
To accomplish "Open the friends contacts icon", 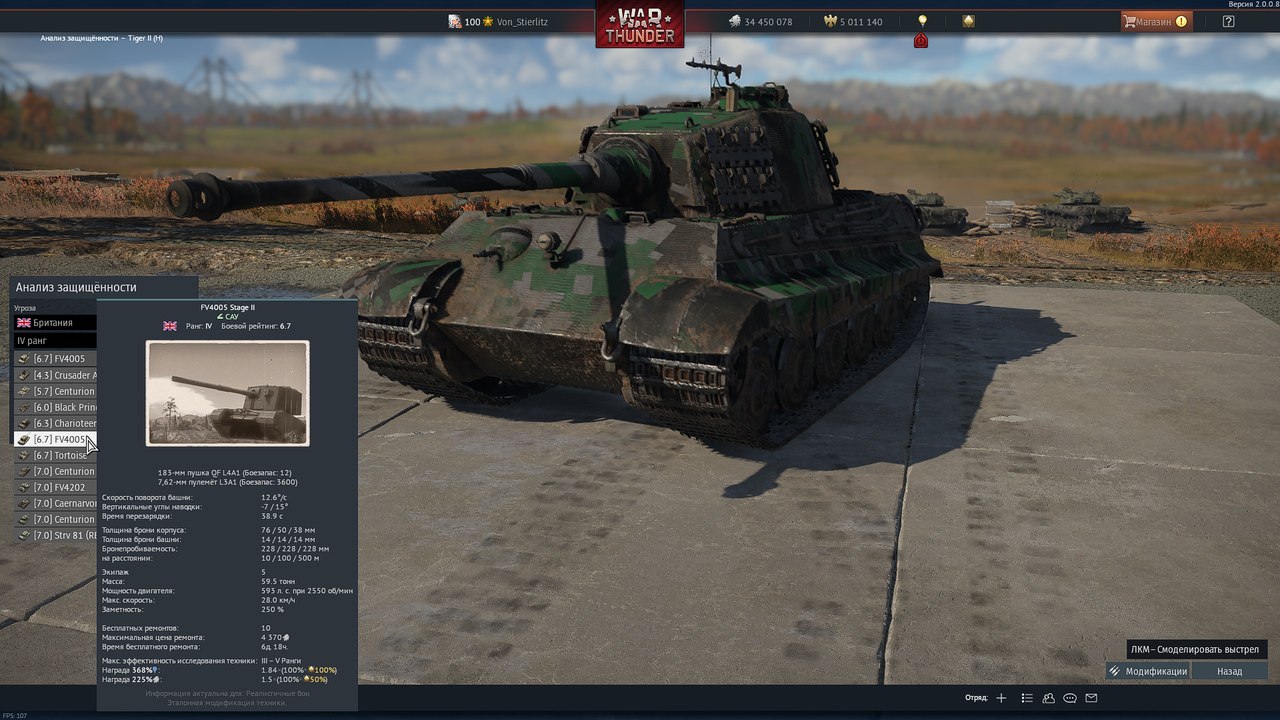I will [1048, 698].
